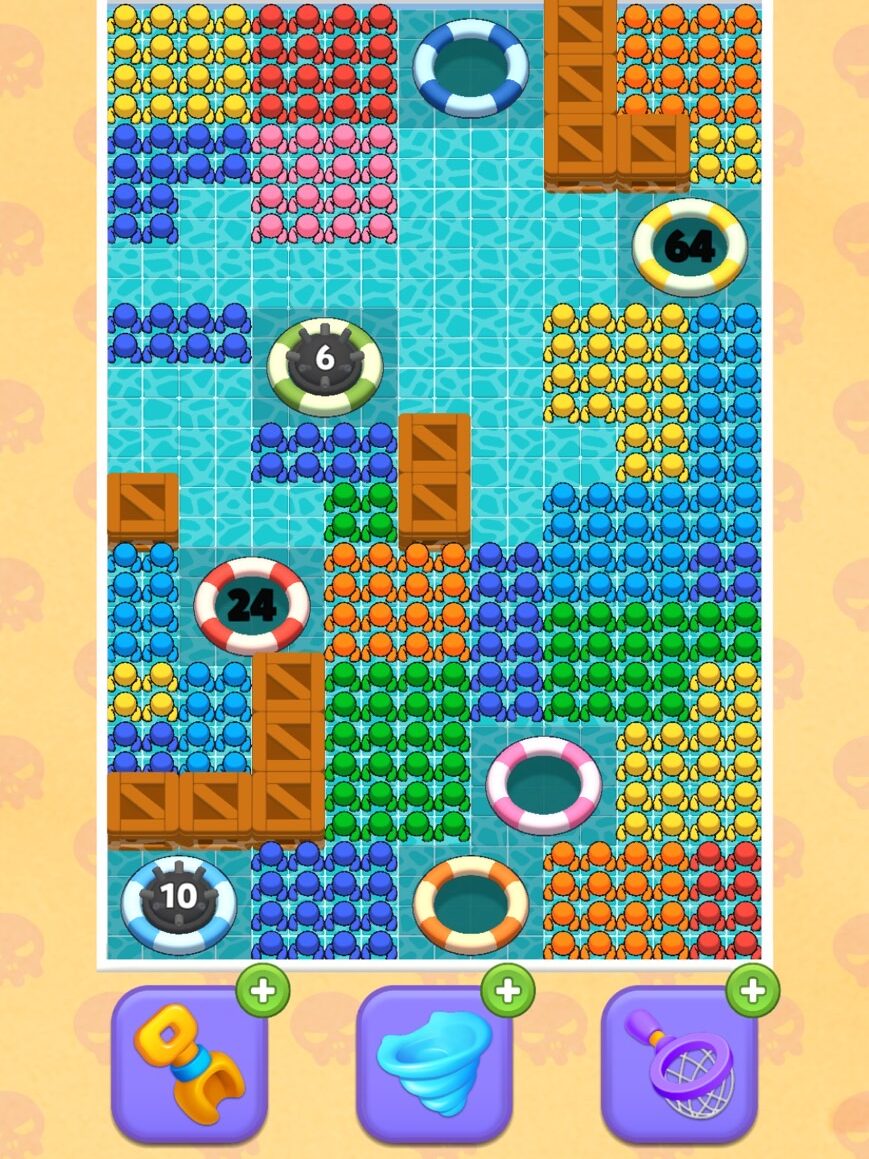
Task: Use the blue tornado booster
Action: (434, 1064)
